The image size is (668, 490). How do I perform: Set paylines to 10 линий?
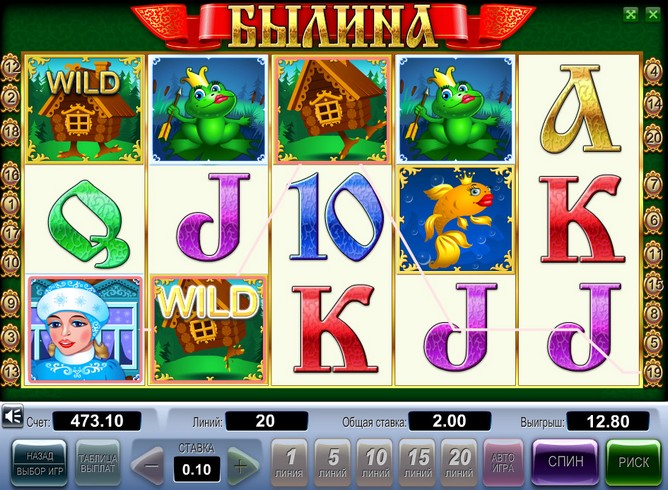coord(376,463)
